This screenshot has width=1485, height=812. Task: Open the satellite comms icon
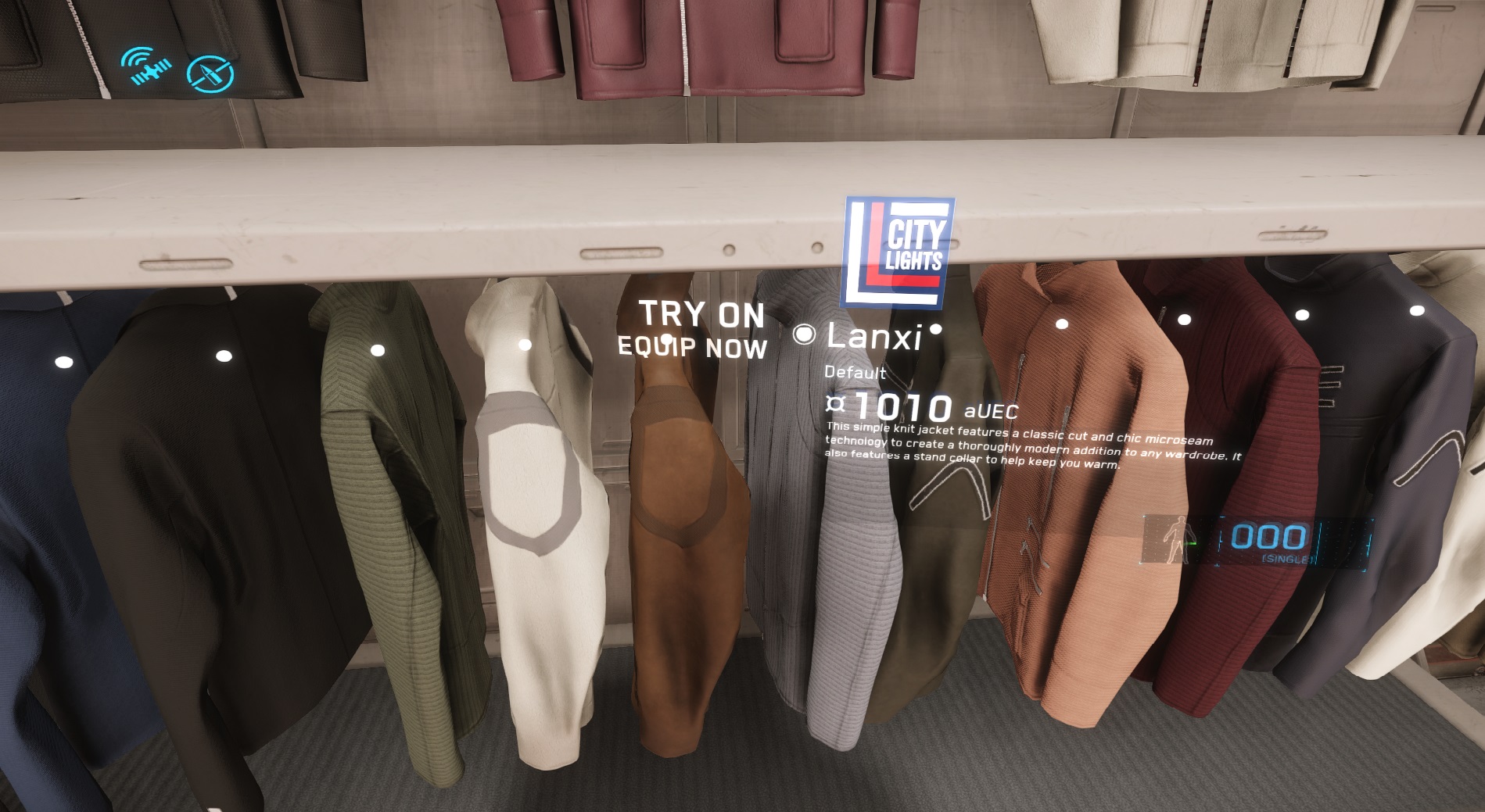tap(146, 66)
